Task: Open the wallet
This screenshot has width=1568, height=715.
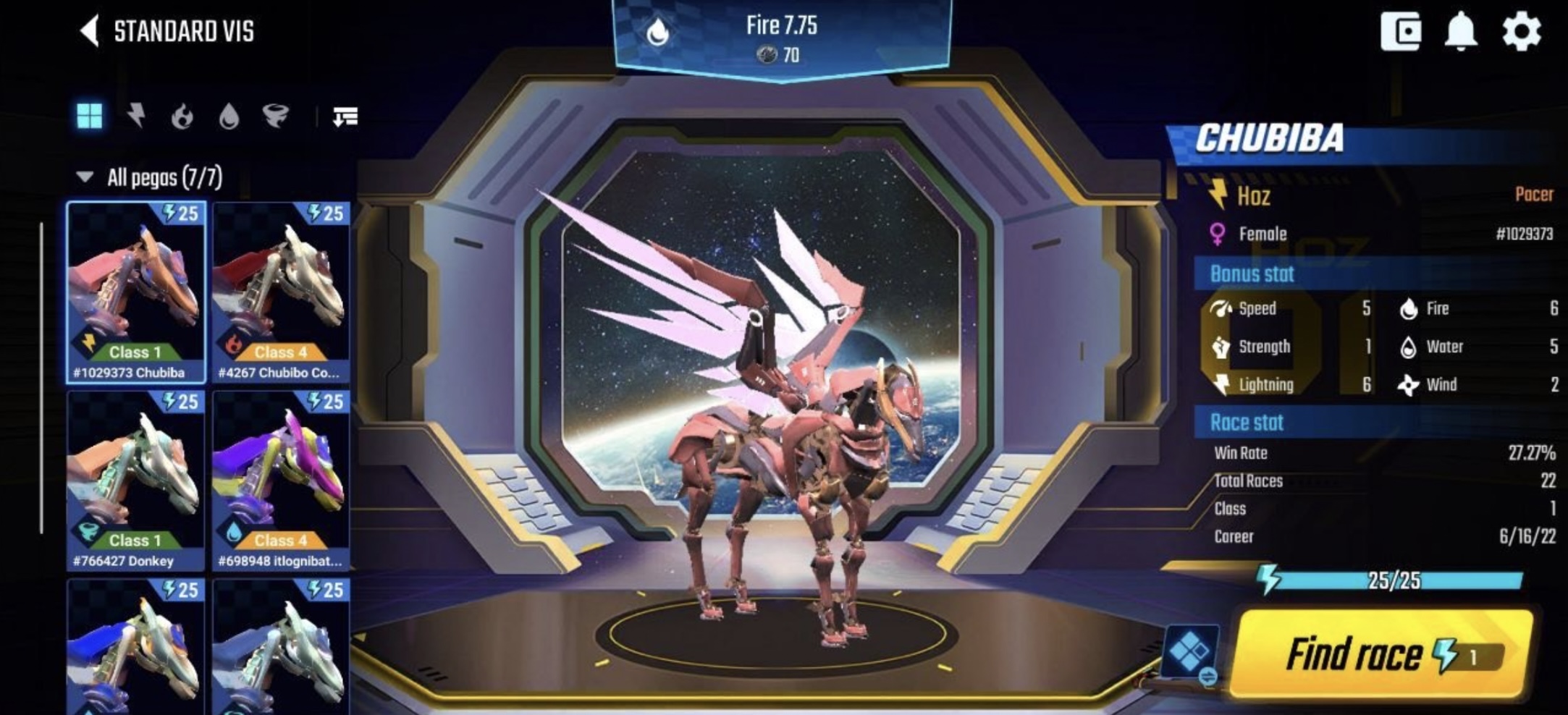Action: (x=1400, y=31)
